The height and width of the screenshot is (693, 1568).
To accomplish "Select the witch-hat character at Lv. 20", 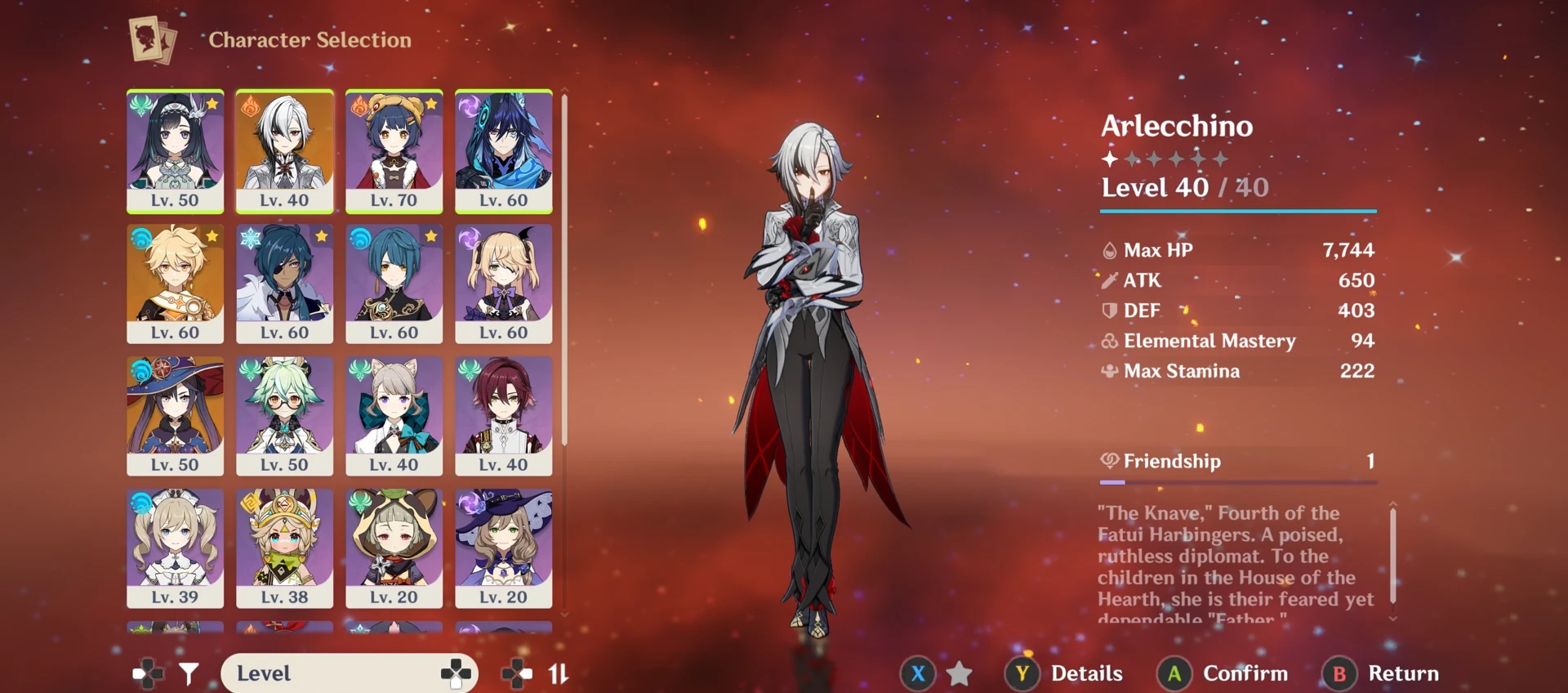I will click(504, 549).
